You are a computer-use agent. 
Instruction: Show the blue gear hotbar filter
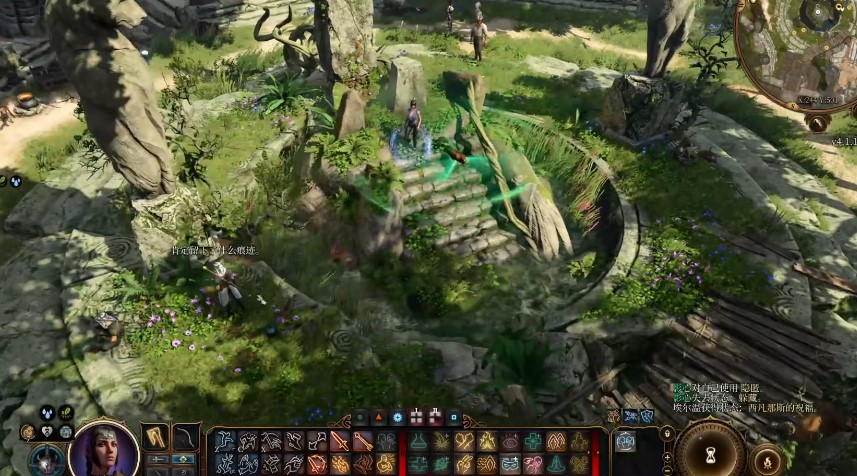tap(398, 418)
